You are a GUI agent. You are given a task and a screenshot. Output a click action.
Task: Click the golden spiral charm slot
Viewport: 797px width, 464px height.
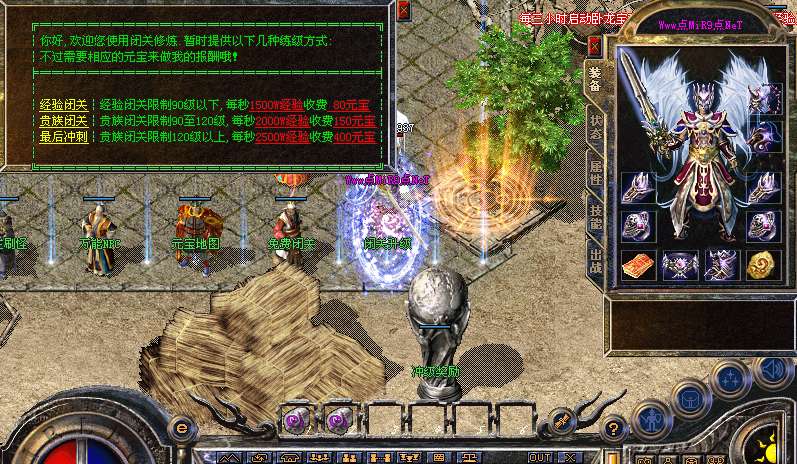762,264
